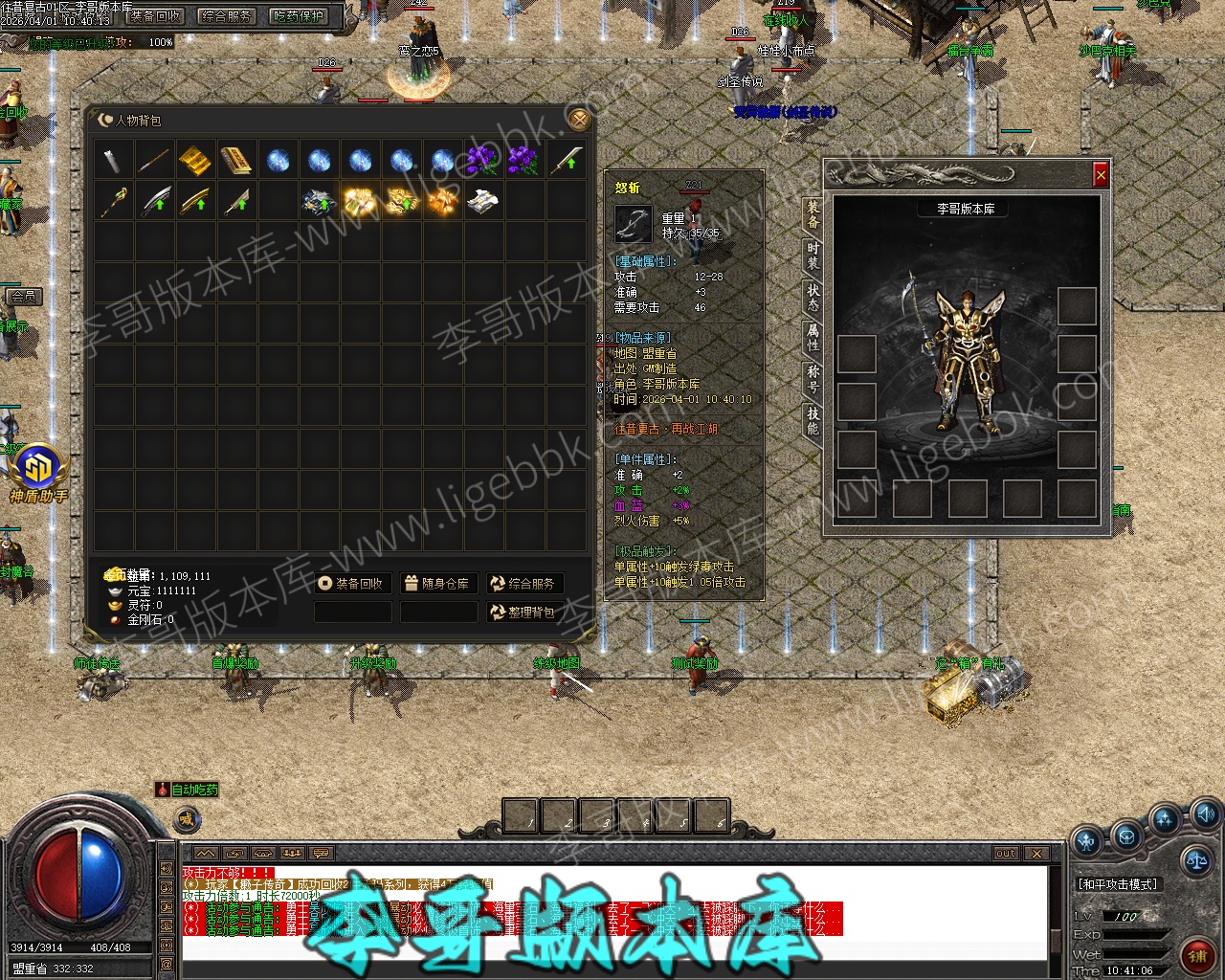The width and height of the screenshot is (1225, 980).
Task: Pick the white-wrapped bundle item in the bag
Action: [482, 201]
